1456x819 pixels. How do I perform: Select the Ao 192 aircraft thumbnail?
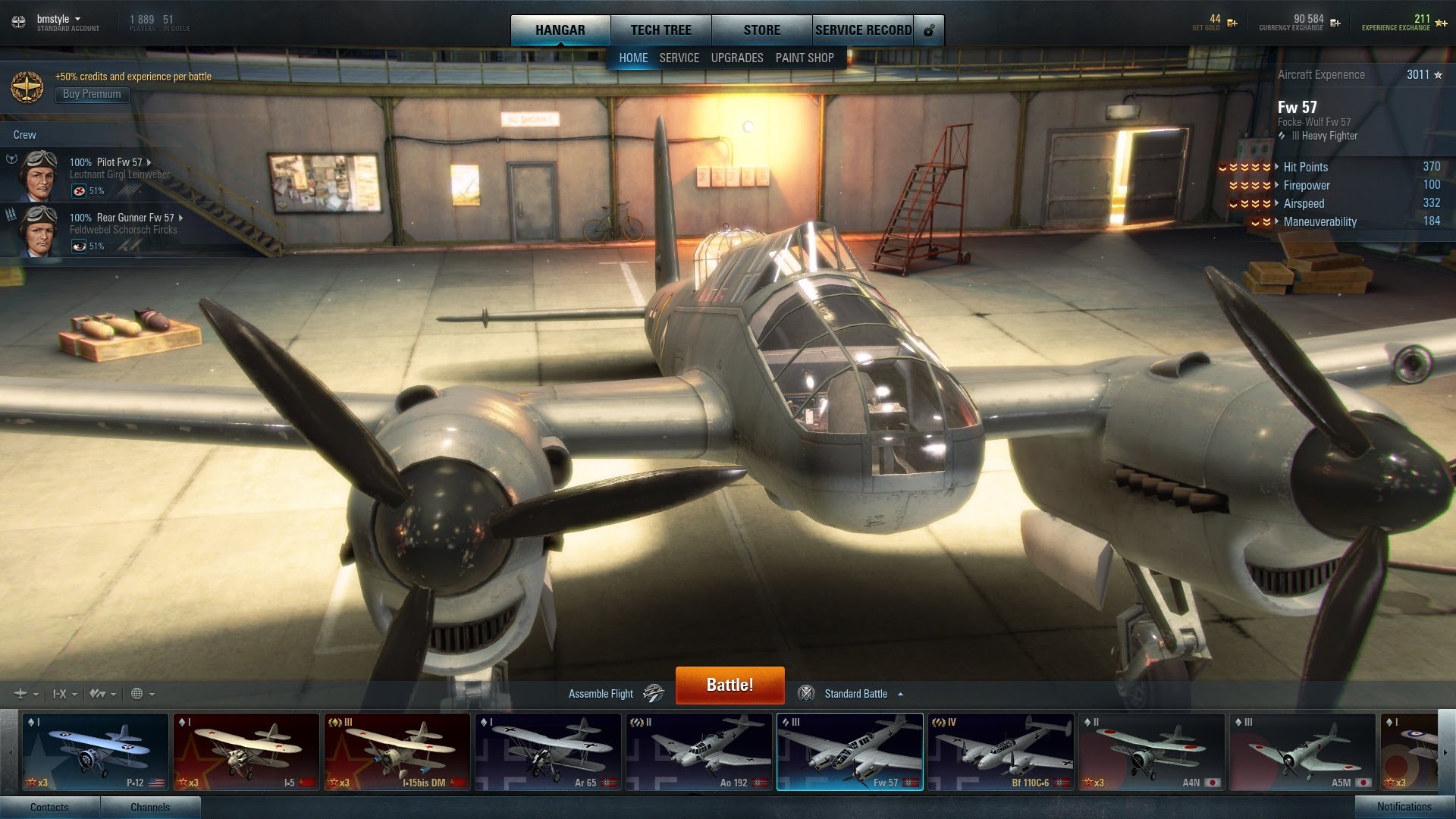(699, 752)
